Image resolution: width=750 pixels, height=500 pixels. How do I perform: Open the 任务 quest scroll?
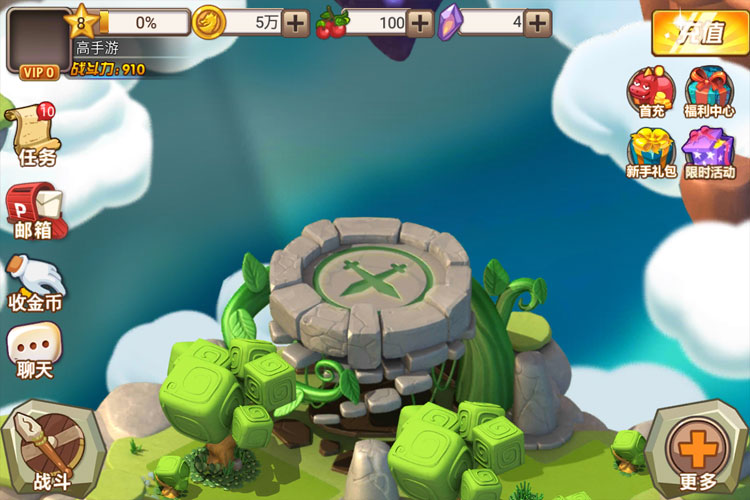pyautogui.click(x=33, y=135)
